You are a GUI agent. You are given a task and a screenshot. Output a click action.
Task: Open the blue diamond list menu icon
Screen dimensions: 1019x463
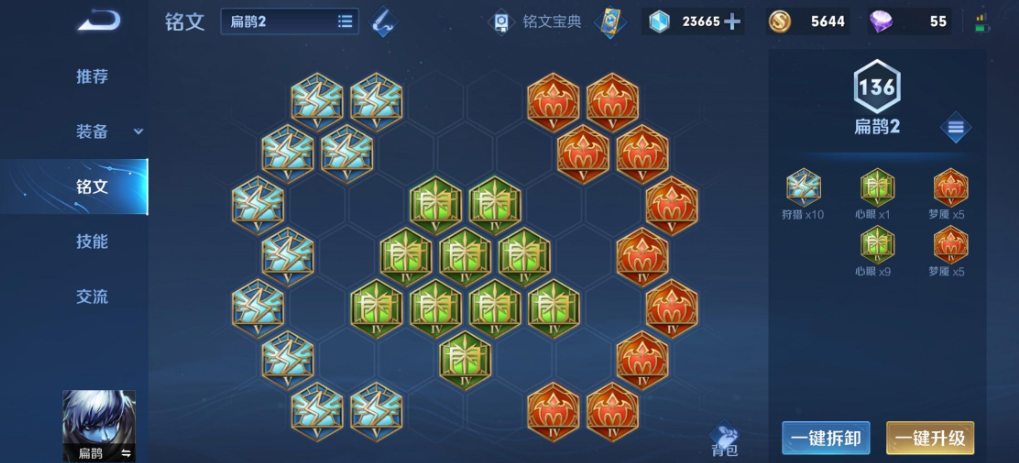[x=956, y=127]
